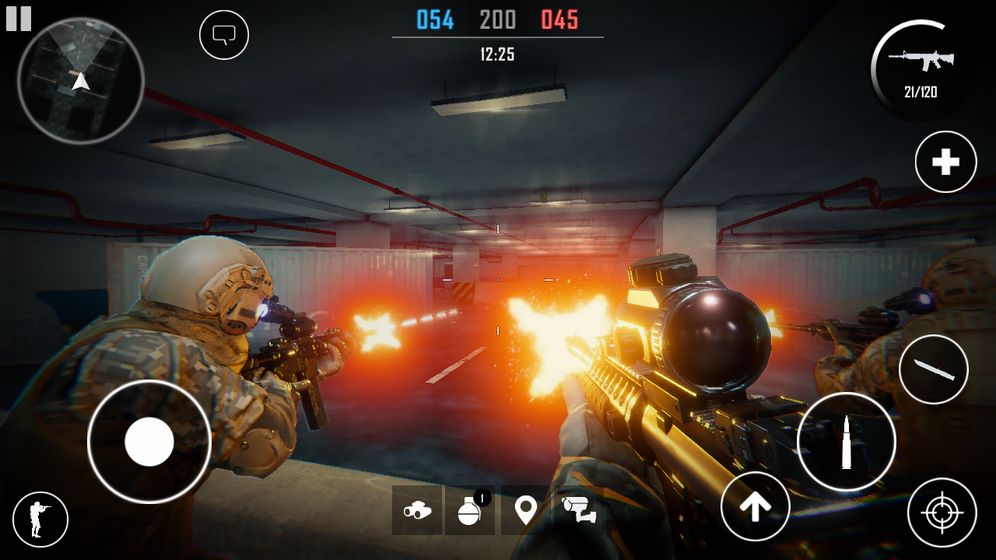
Task: Switch weapon using the rifle icon
Action: (x=921, y=66)
